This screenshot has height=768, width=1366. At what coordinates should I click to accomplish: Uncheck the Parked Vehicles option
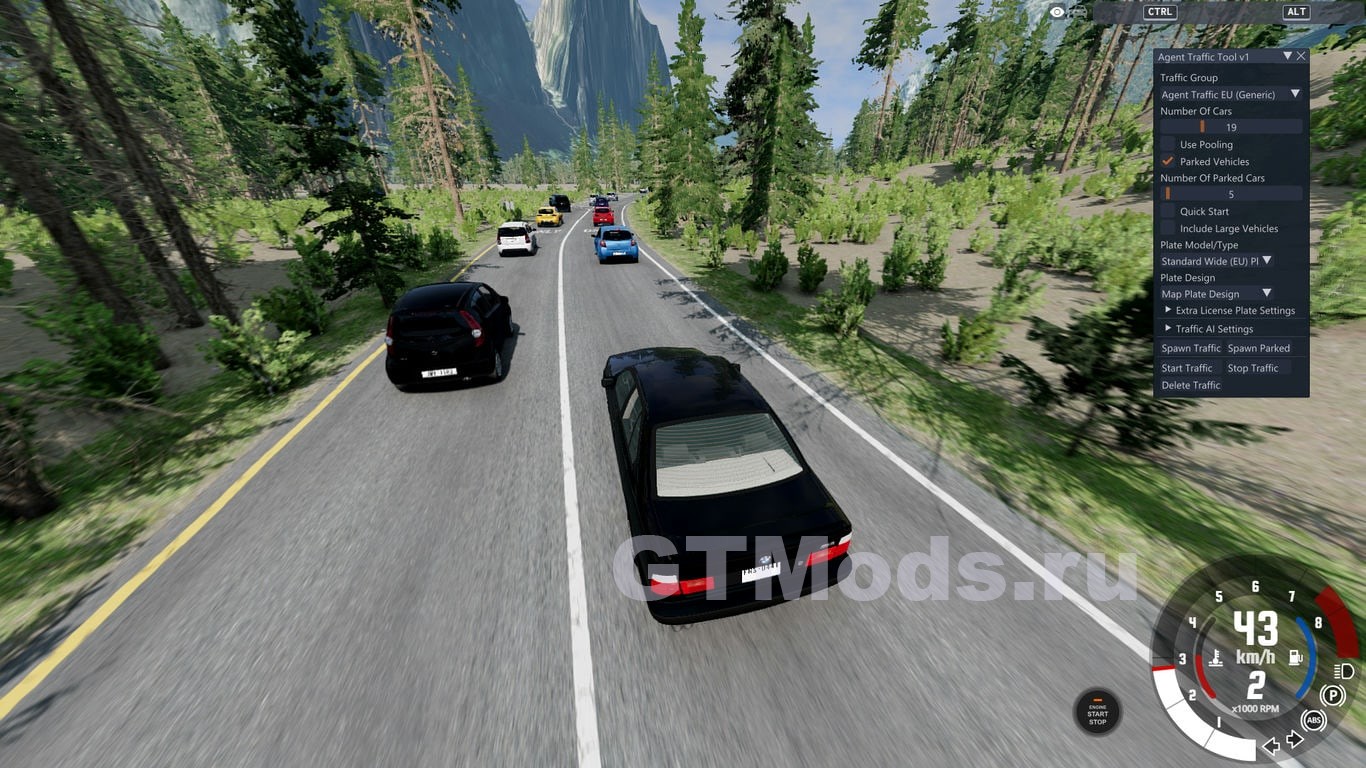point(1168,162)
